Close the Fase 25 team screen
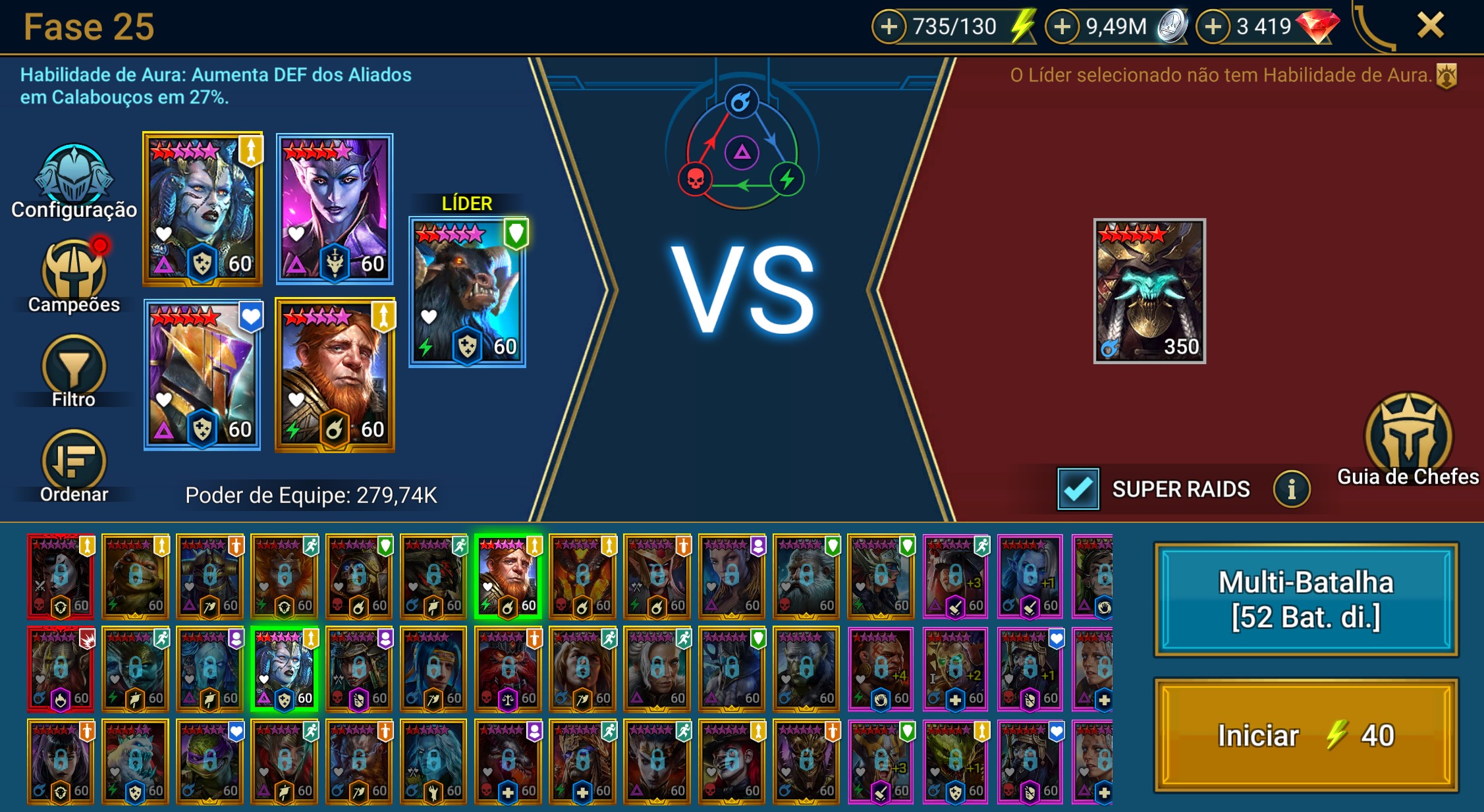 [1430, 26]
